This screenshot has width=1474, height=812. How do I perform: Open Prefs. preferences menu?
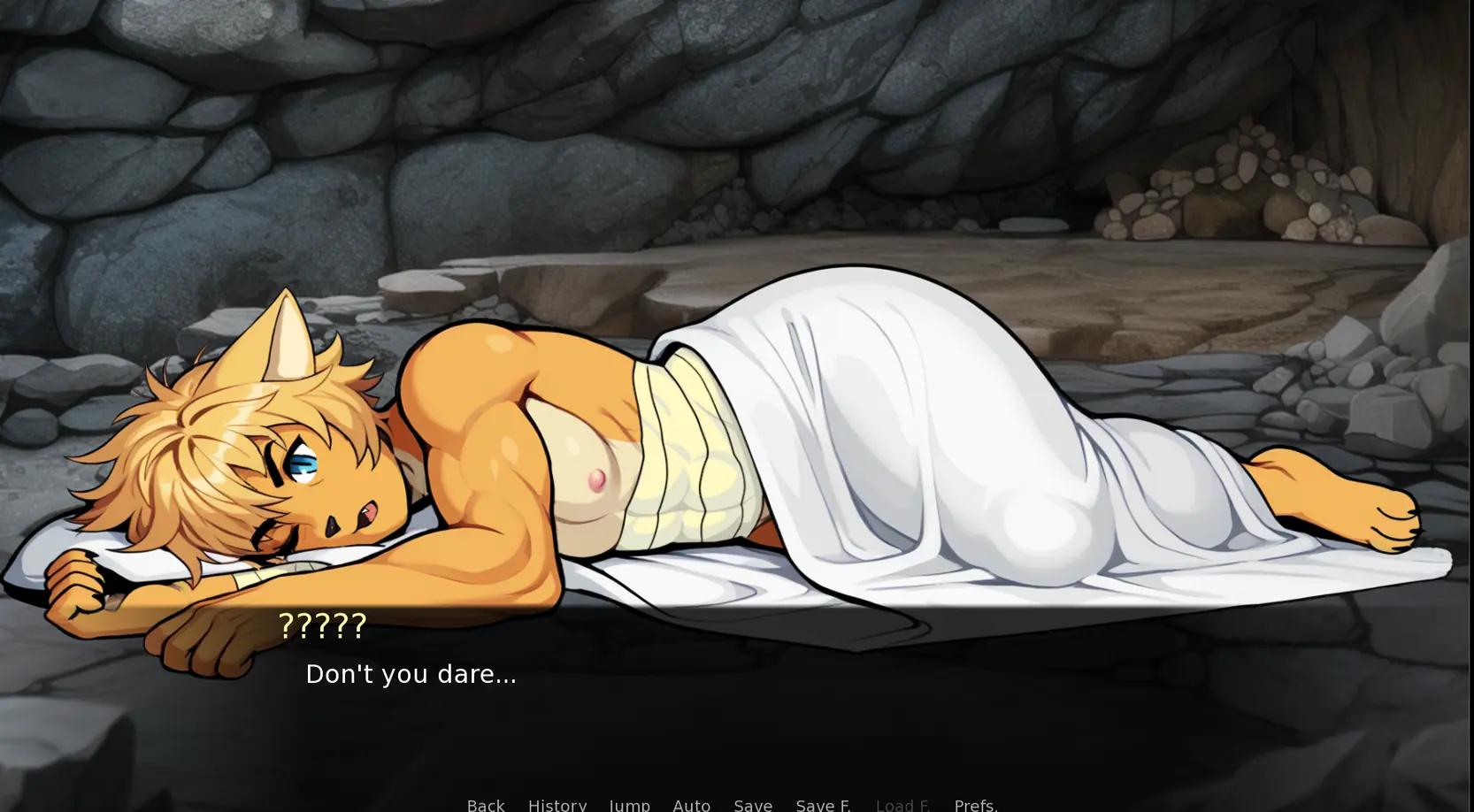point(975,804)
